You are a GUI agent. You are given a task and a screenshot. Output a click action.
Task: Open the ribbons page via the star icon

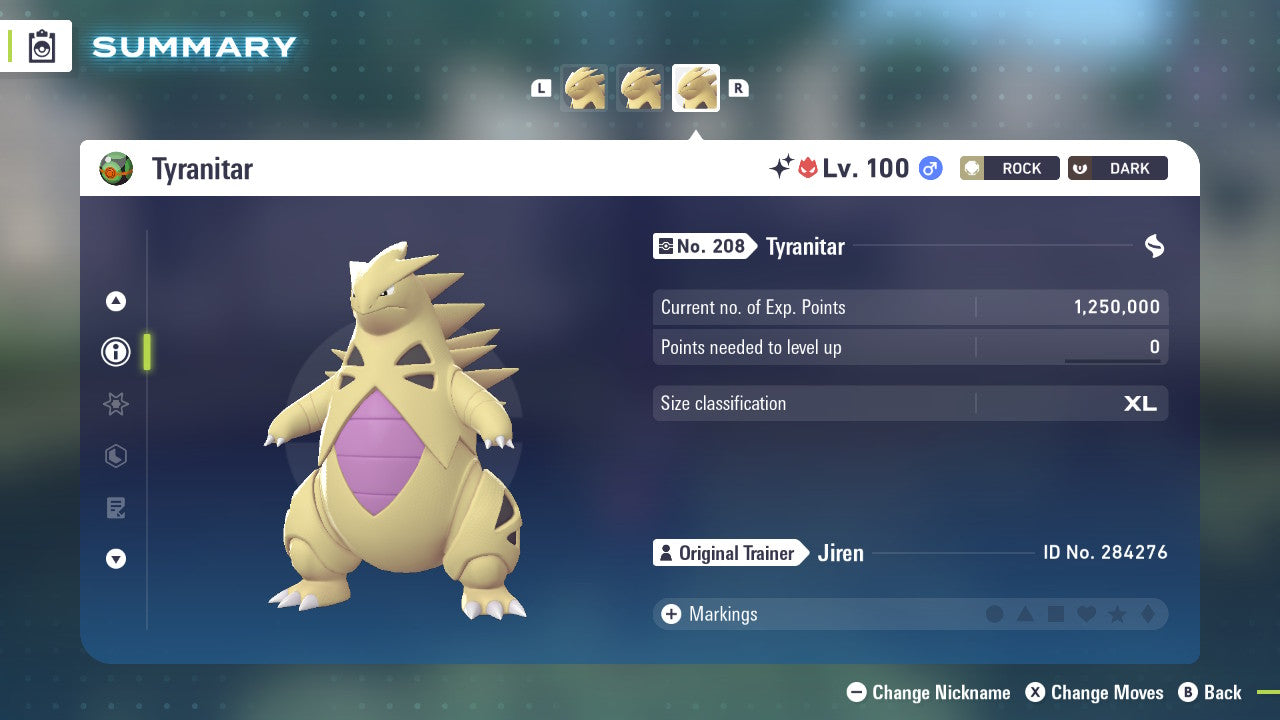[x=115, y=404]
